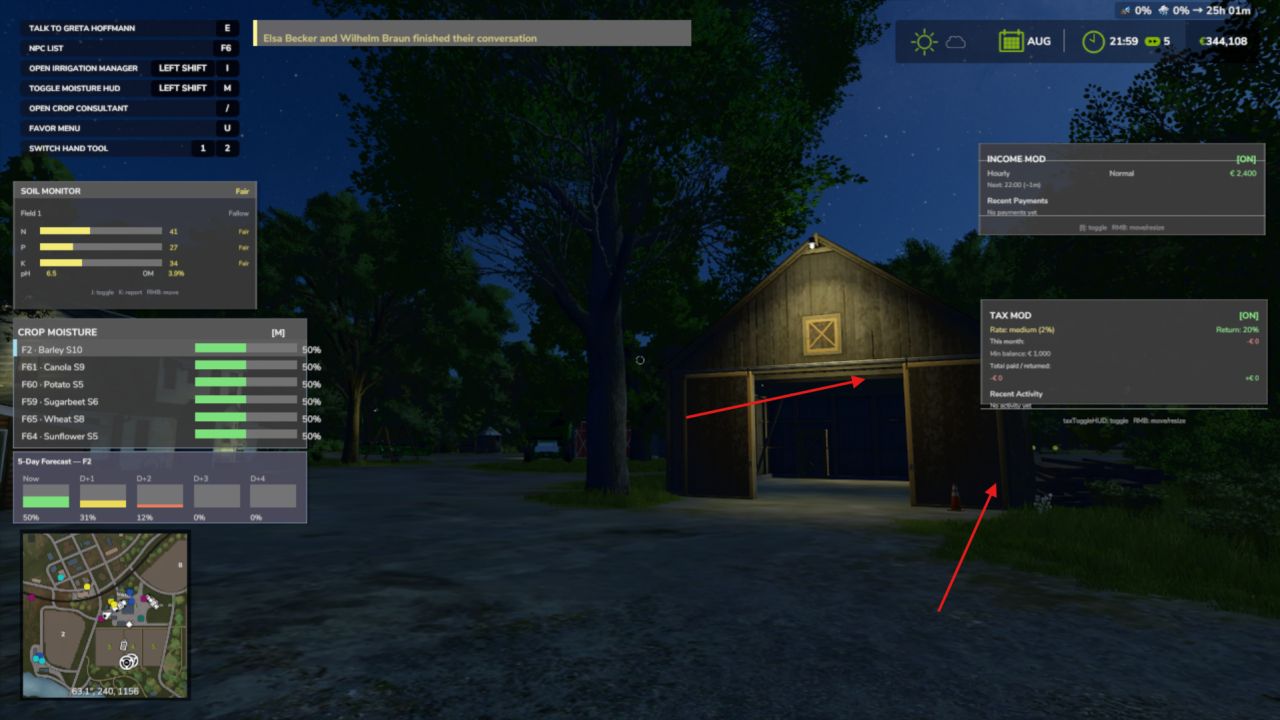Click the cloud forecast icon next to the sun
Viewport: 1280px width, 720px height.
(954, 42)
